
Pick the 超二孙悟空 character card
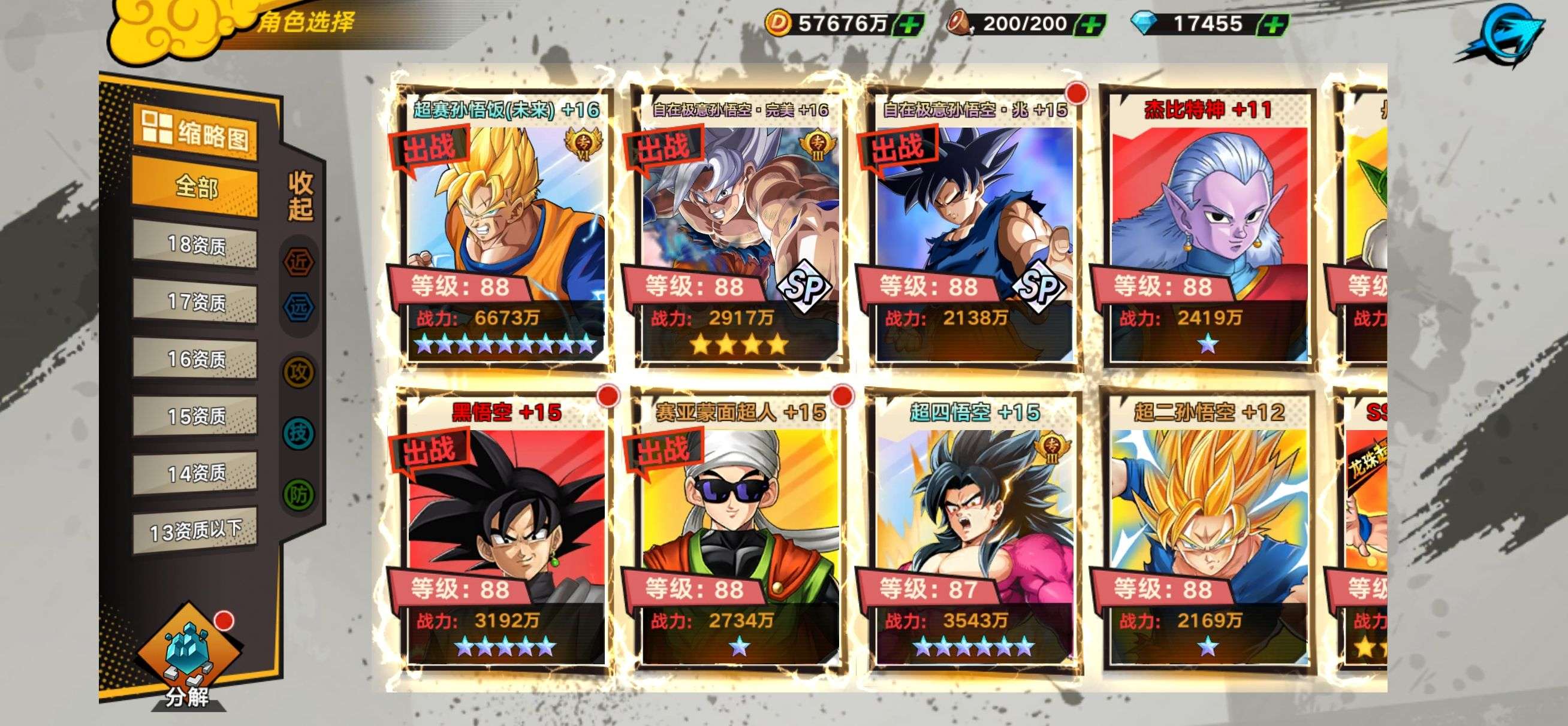tap(1208, 530)
